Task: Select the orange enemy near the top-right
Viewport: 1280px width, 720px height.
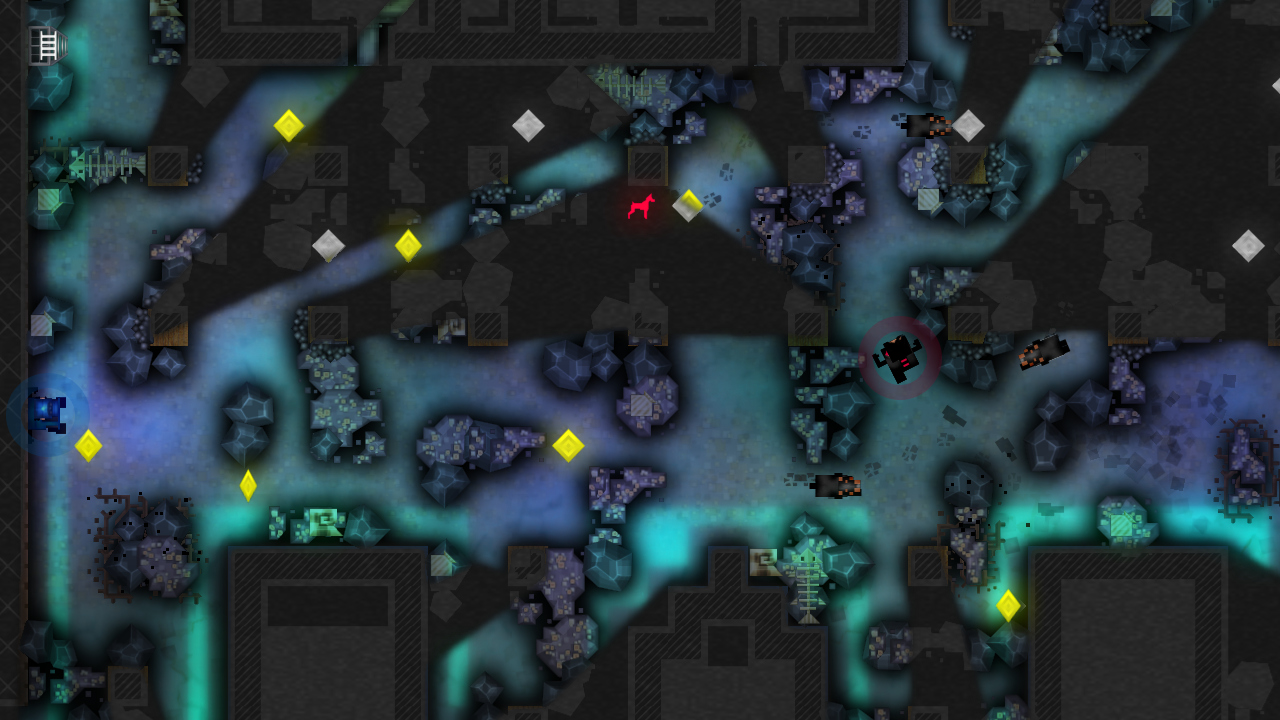Action: (x=928, y=127)
